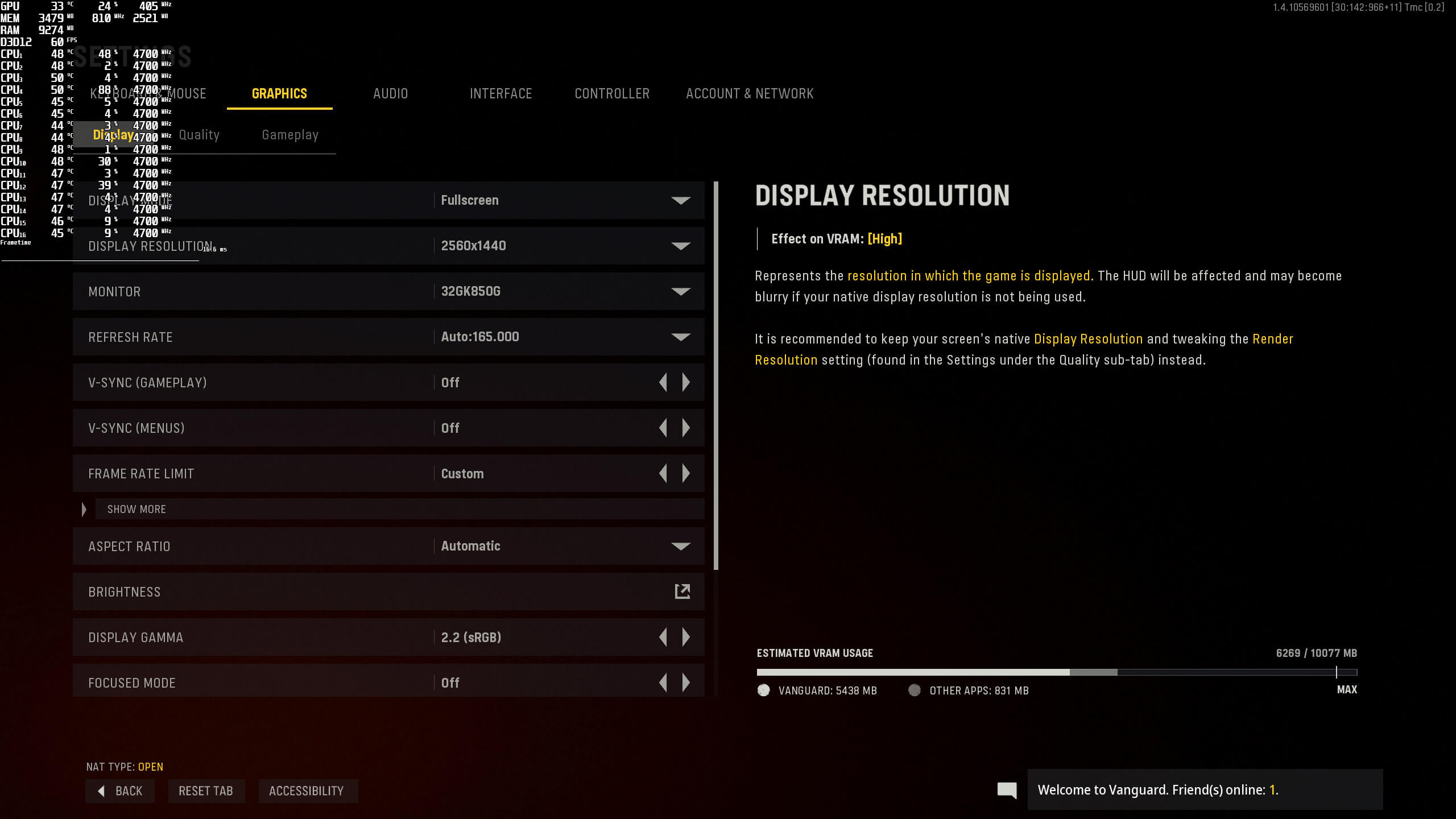Open the Refresh Rate dropdown
The width and height of the screenshot is (1456, 819).
[680, 337]
